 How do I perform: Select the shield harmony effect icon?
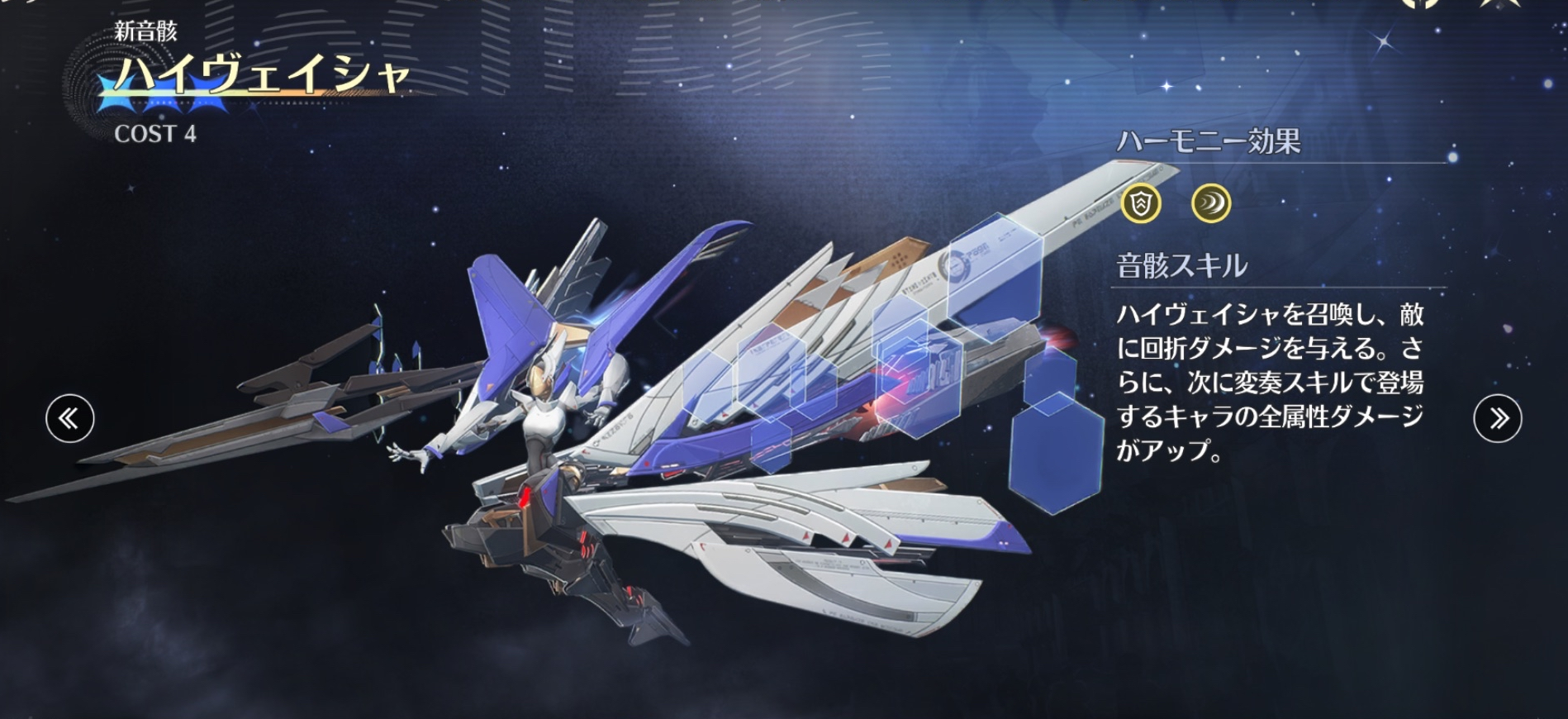tap(1141, 203)
